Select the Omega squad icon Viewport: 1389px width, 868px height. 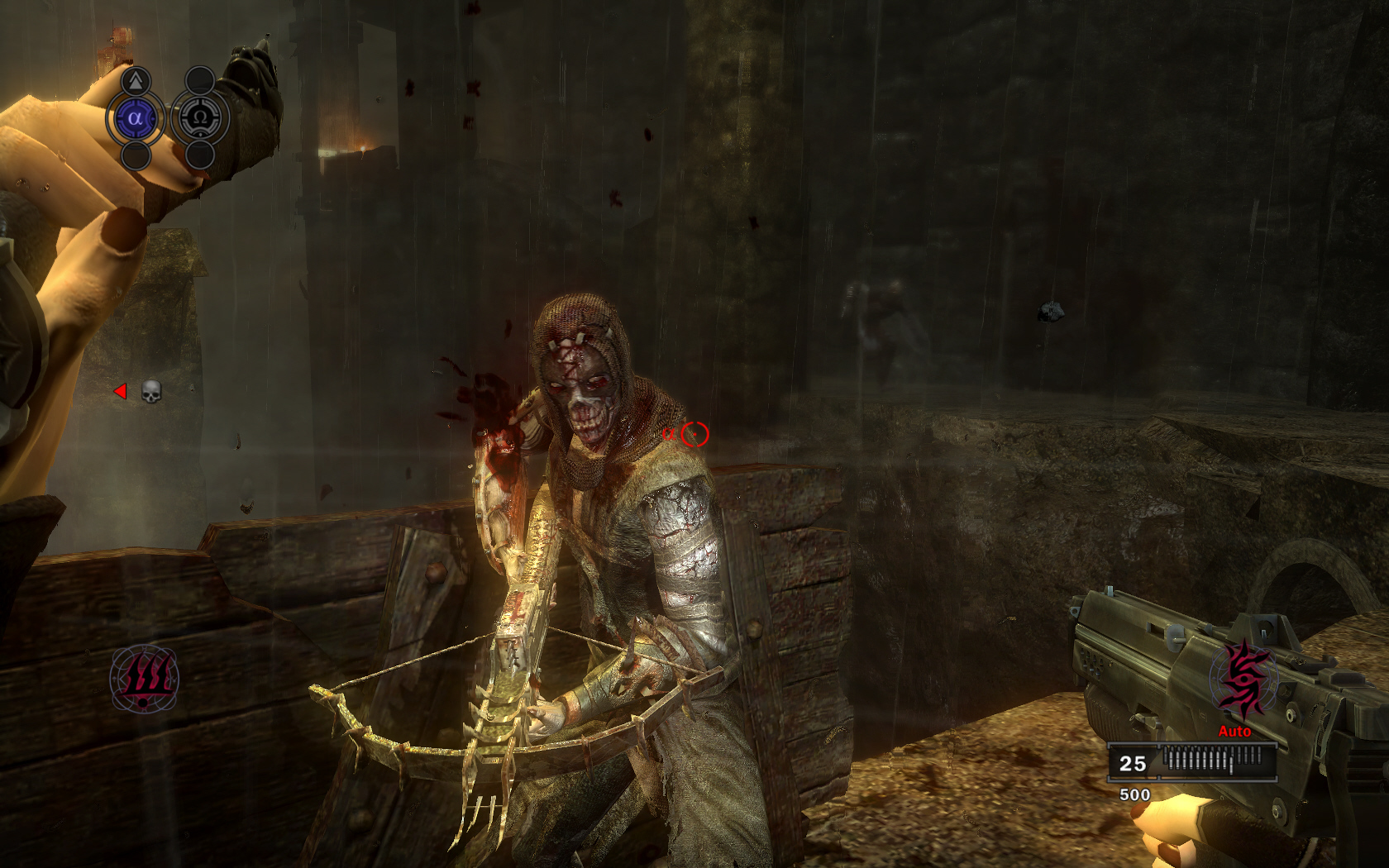tap(199, 118)
